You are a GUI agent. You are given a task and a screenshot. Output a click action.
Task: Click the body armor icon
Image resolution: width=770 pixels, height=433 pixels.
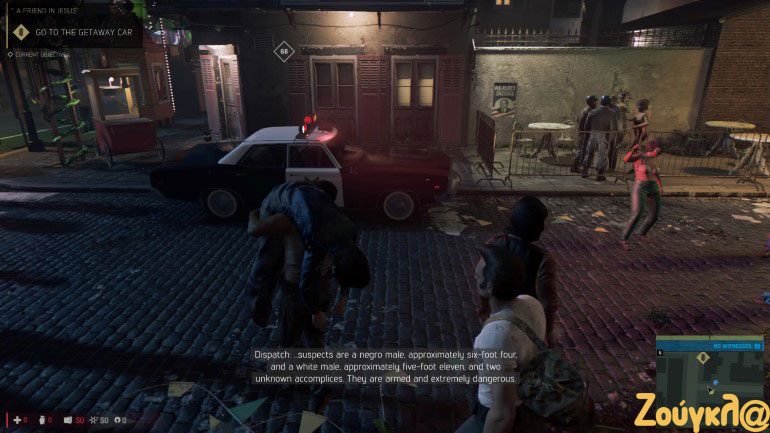43,419
